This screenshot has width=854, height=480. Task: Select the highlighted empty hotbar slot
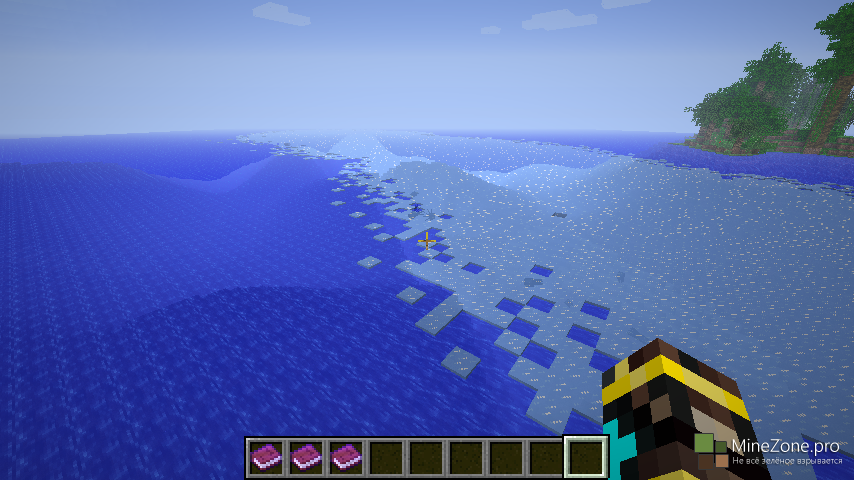(586, 457)
